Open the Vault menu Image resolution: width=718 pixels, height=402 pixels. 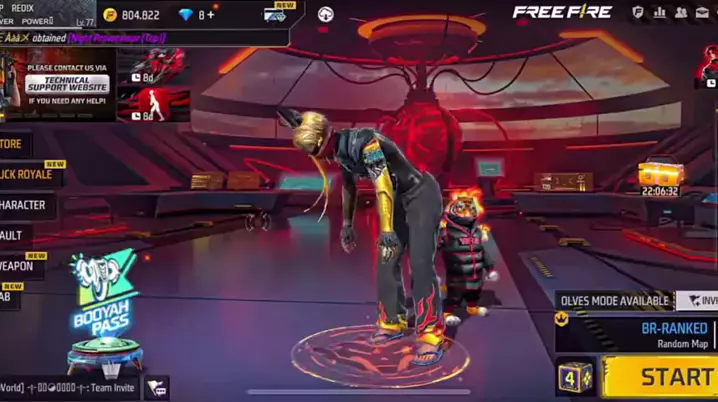[x=14, y=235]
